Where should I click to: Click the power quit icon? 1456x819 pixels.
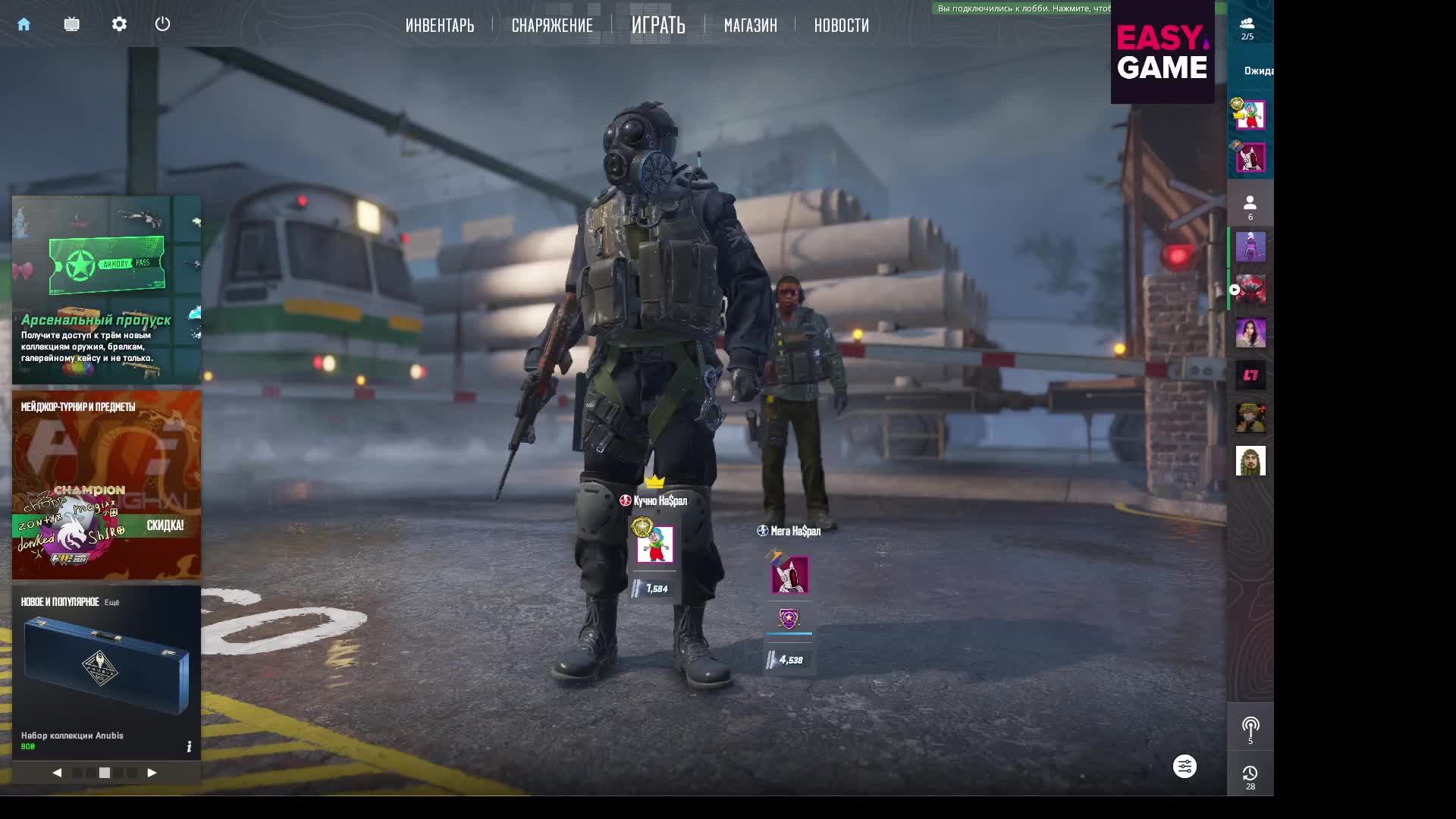pyautogui.click(x=162, y=24)
